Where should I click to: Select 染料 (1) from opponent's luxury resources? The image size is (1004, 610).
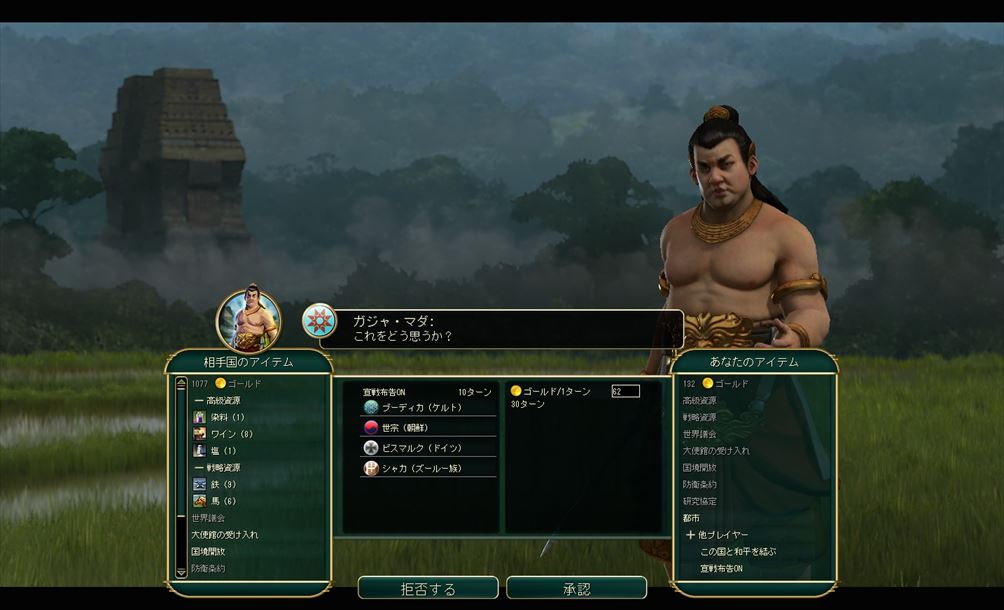(228, 417)
